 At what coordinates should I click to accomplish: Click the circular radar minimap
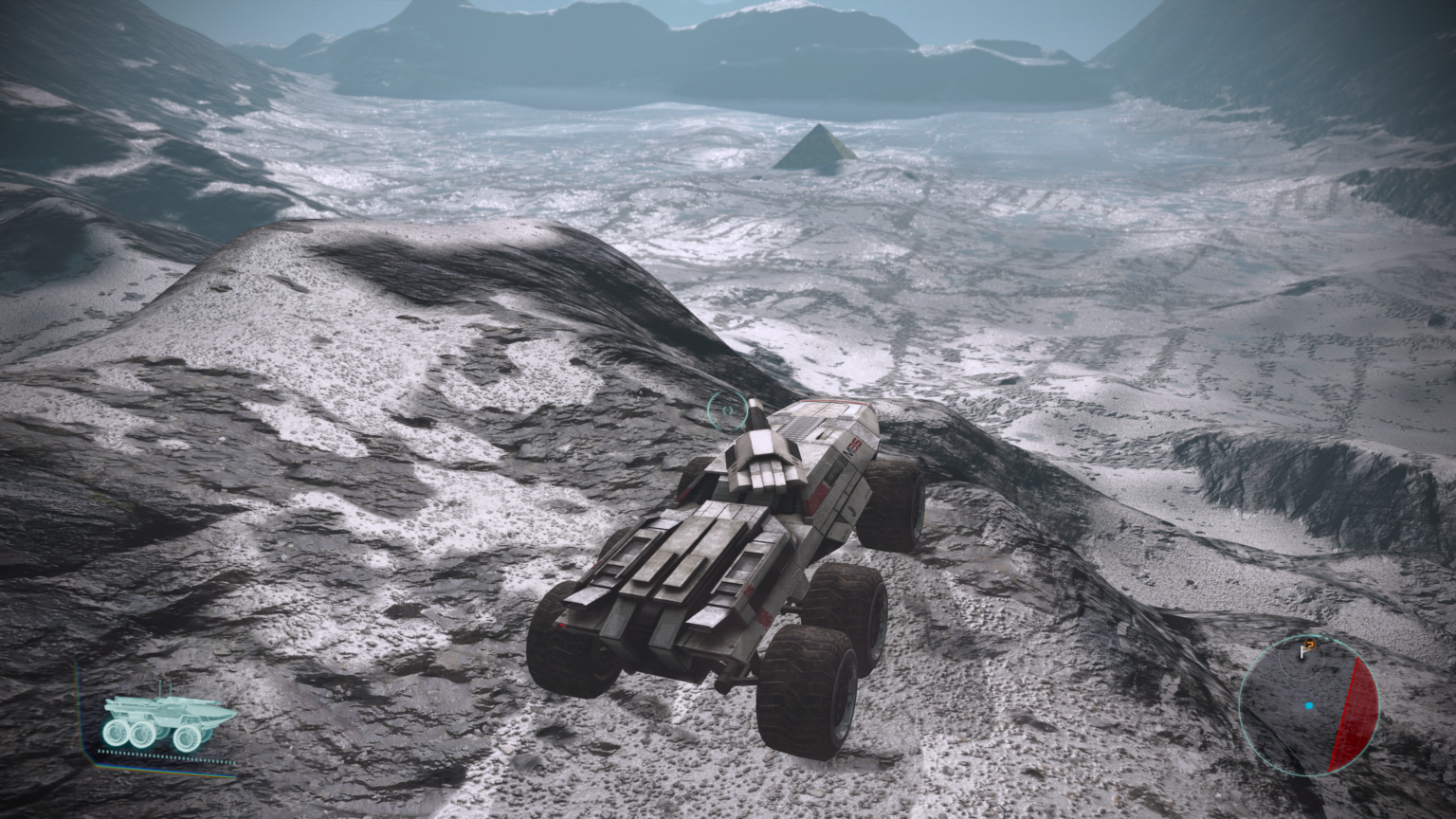(1308, 704)
